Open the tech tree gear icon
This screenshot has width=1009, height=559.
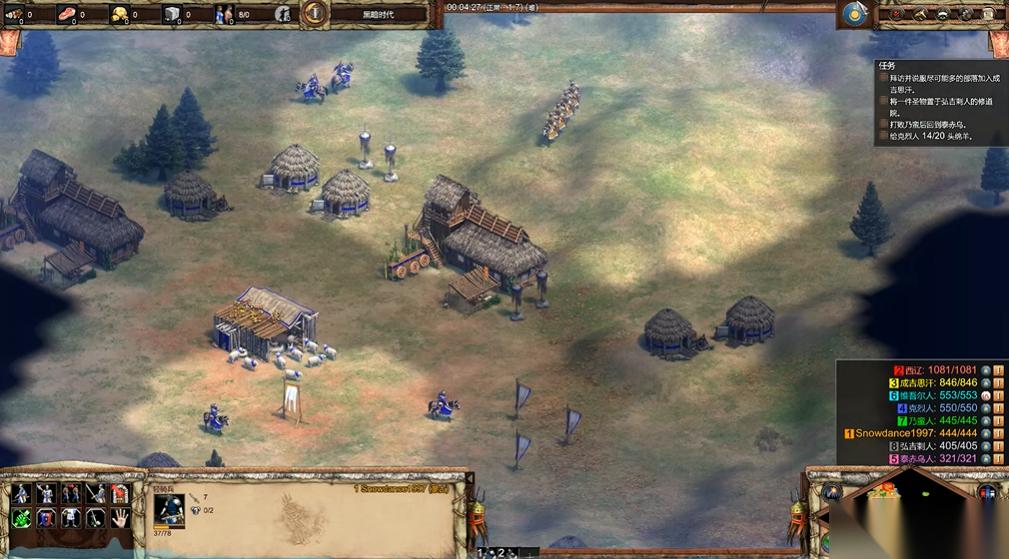(966, 14)
